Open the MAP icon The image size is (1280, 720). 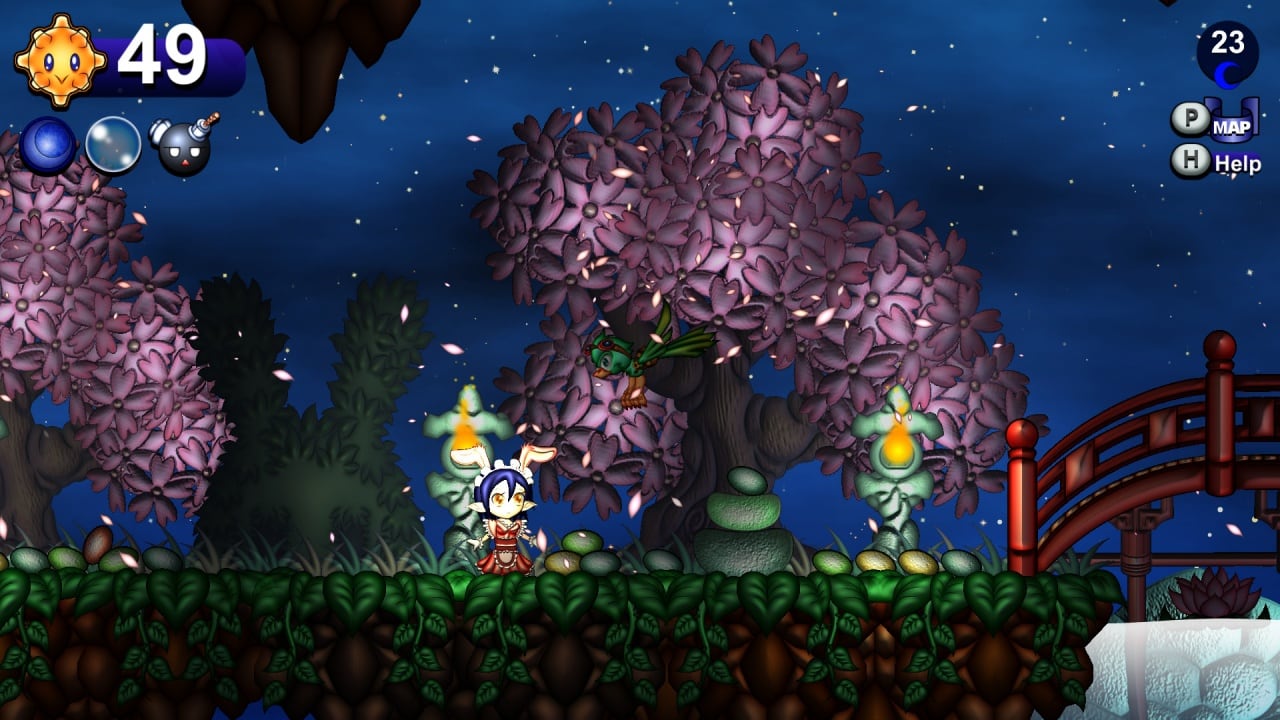point(1232,124)
